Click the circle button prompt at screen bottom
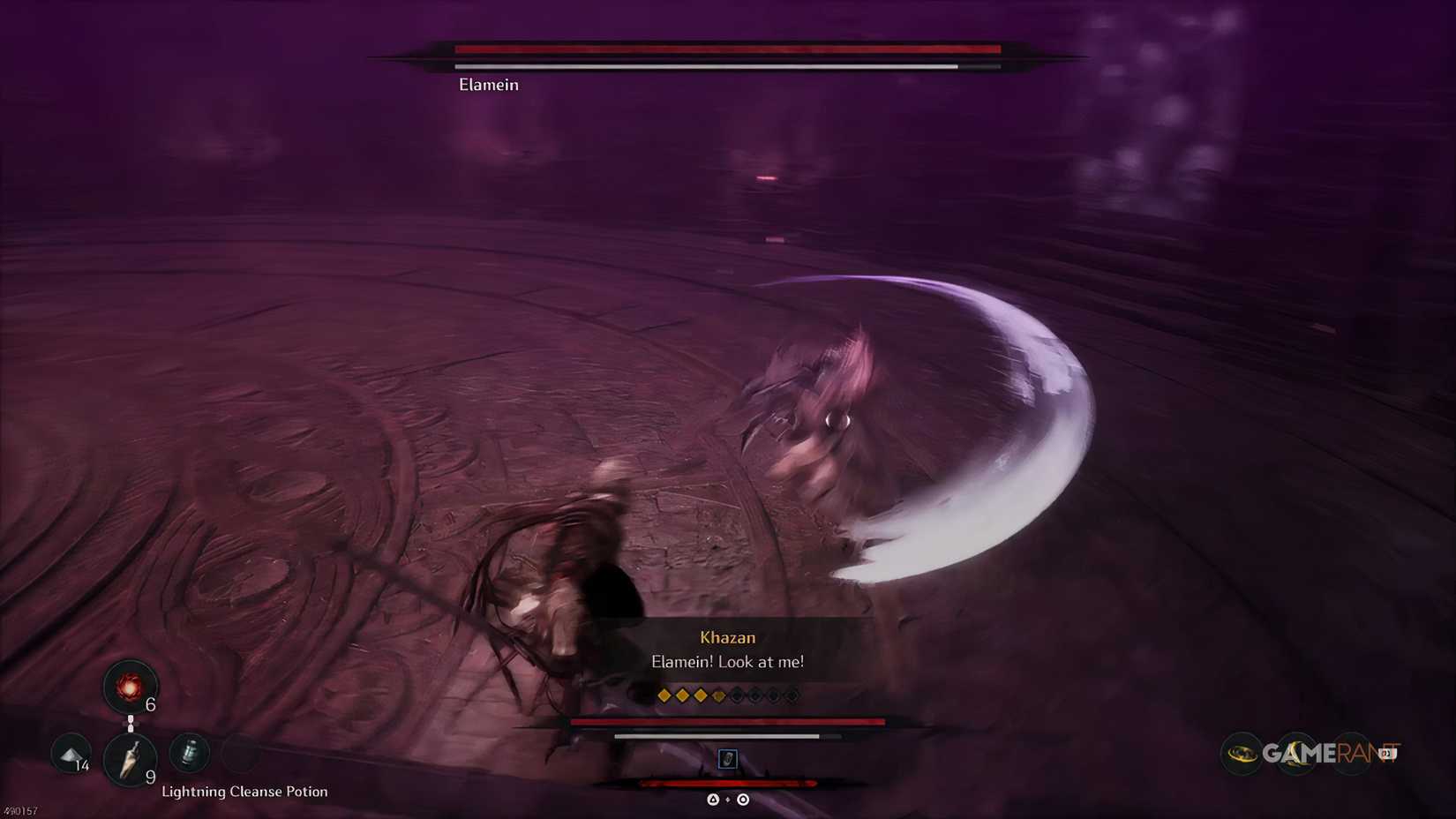The image size is (1456, 819). [742, 800]
